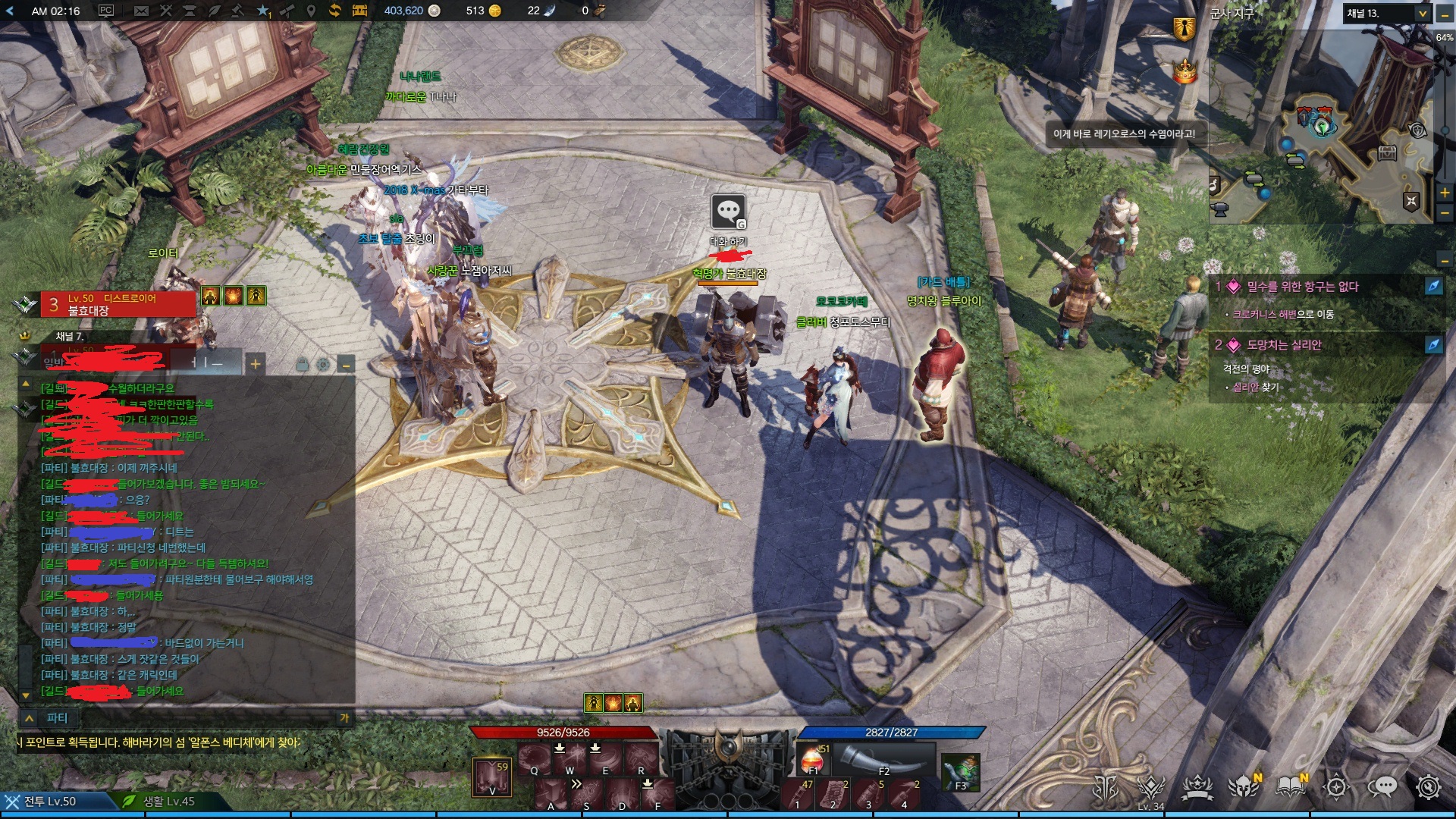1456x819 pixels.
Task: Click the golden keyhole shield icon
Action: coord(1184,29)
